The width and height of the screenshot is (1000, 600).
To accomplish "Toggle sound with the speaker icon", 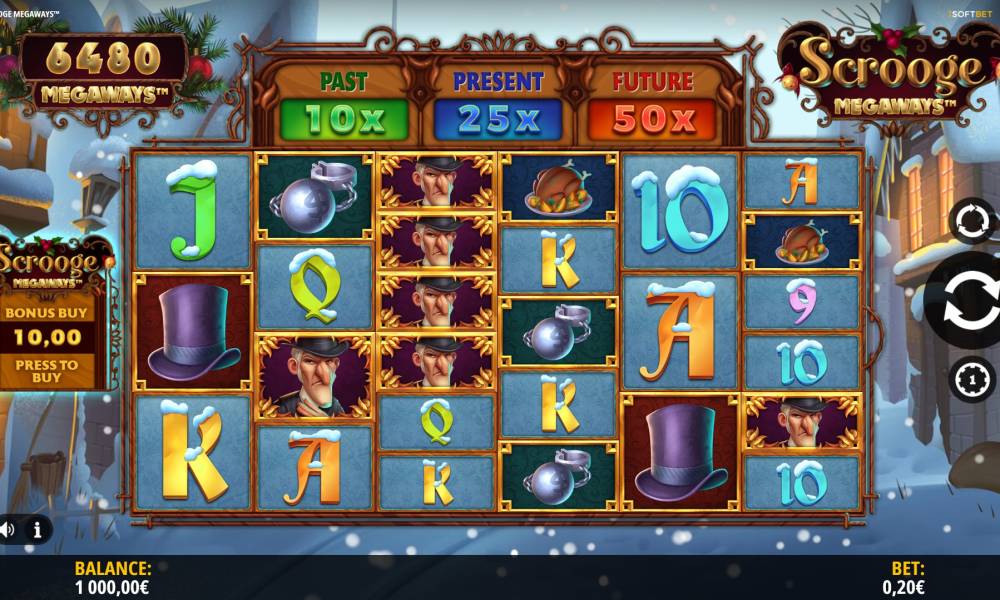I will tap(7, 529).
